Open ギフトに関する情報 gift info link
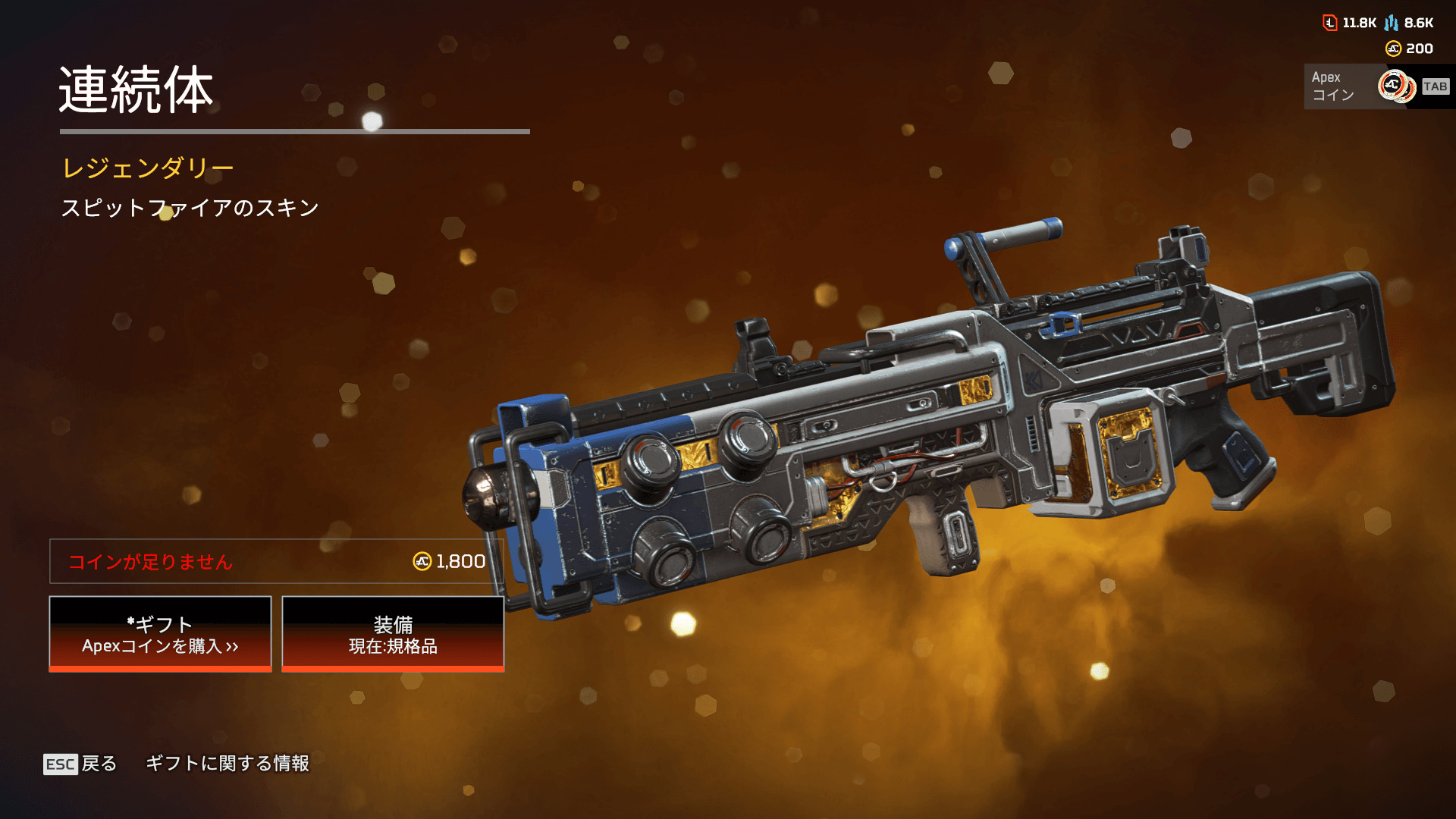The image size is (1456, 819). point(227,763)
